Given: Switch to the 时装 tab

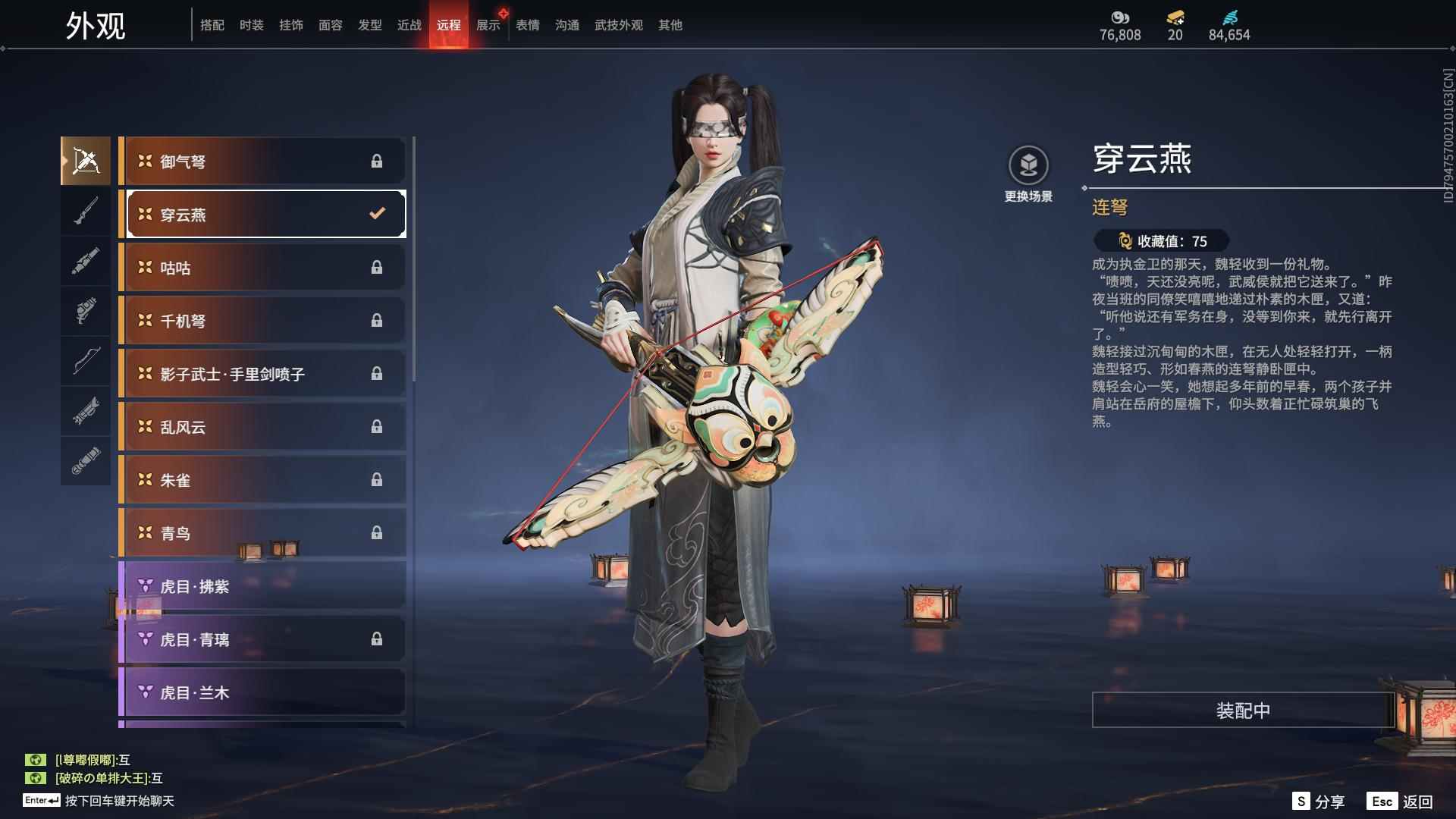Looking at the screenshot, I should tap(251, 24).
